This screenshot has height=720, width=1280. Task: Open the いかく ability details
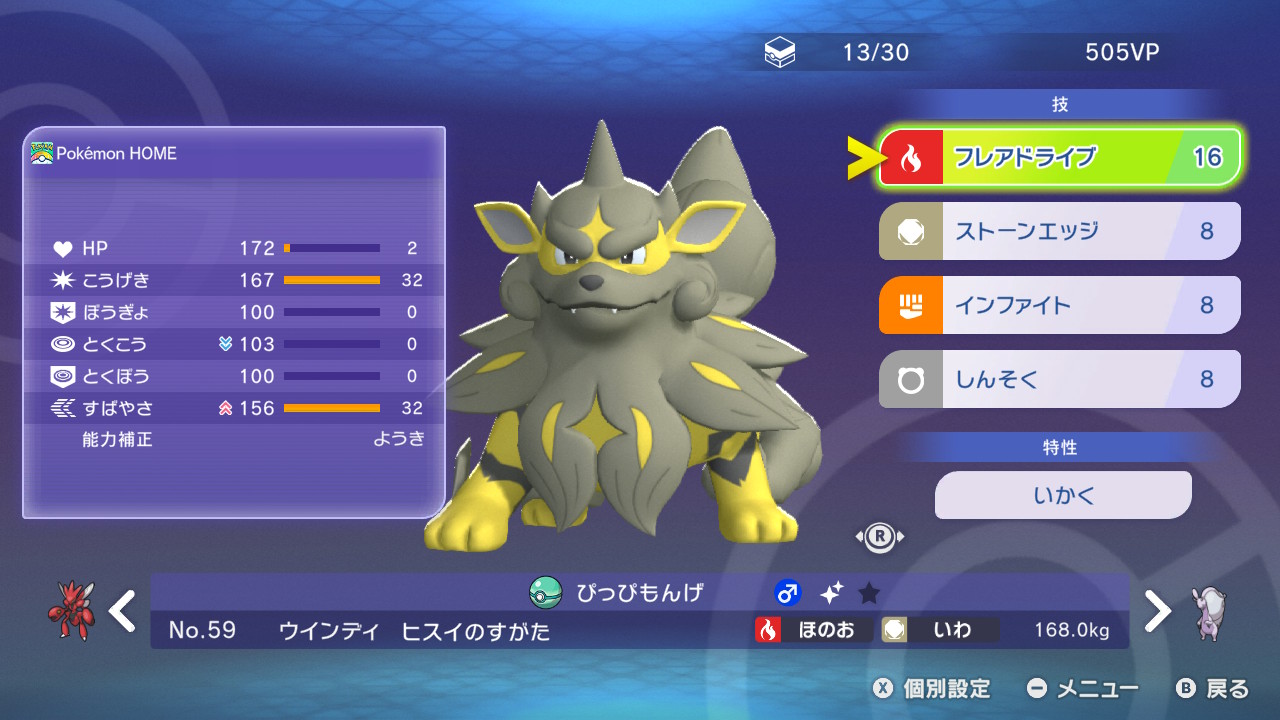click(1063, 495)
